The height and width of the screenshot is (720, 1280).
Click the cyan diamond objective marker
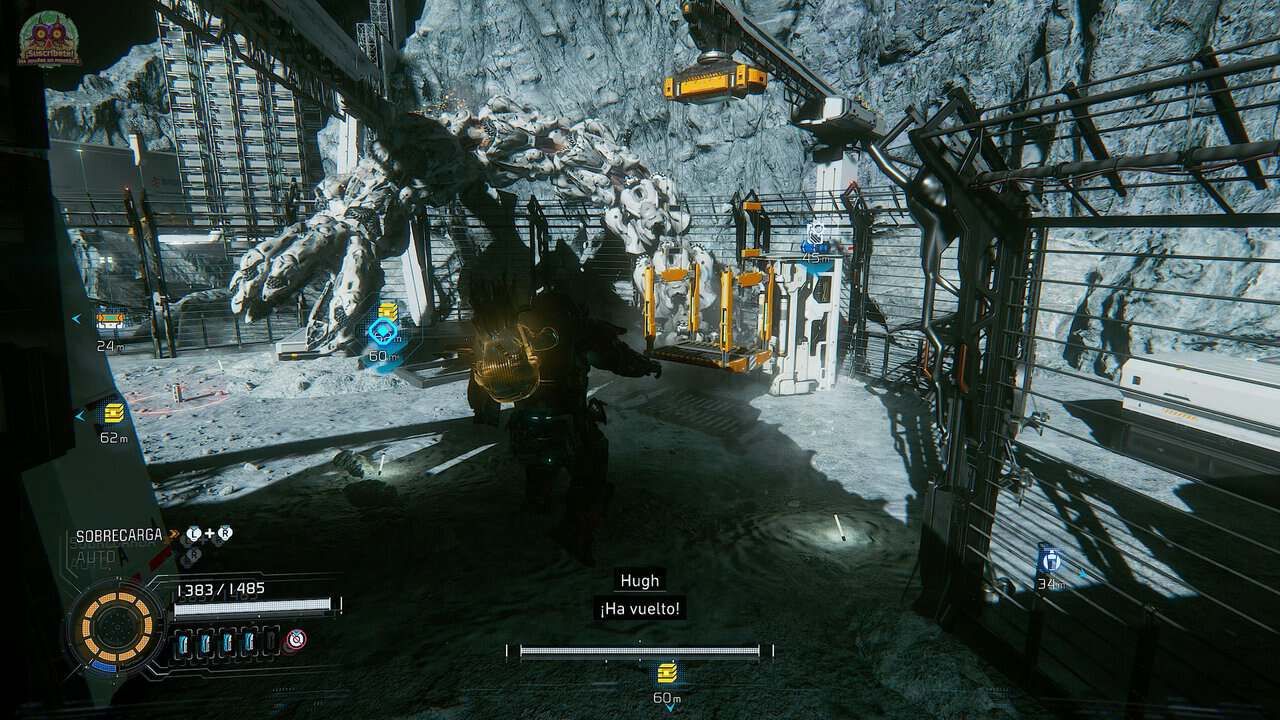[x=382, y=333]
